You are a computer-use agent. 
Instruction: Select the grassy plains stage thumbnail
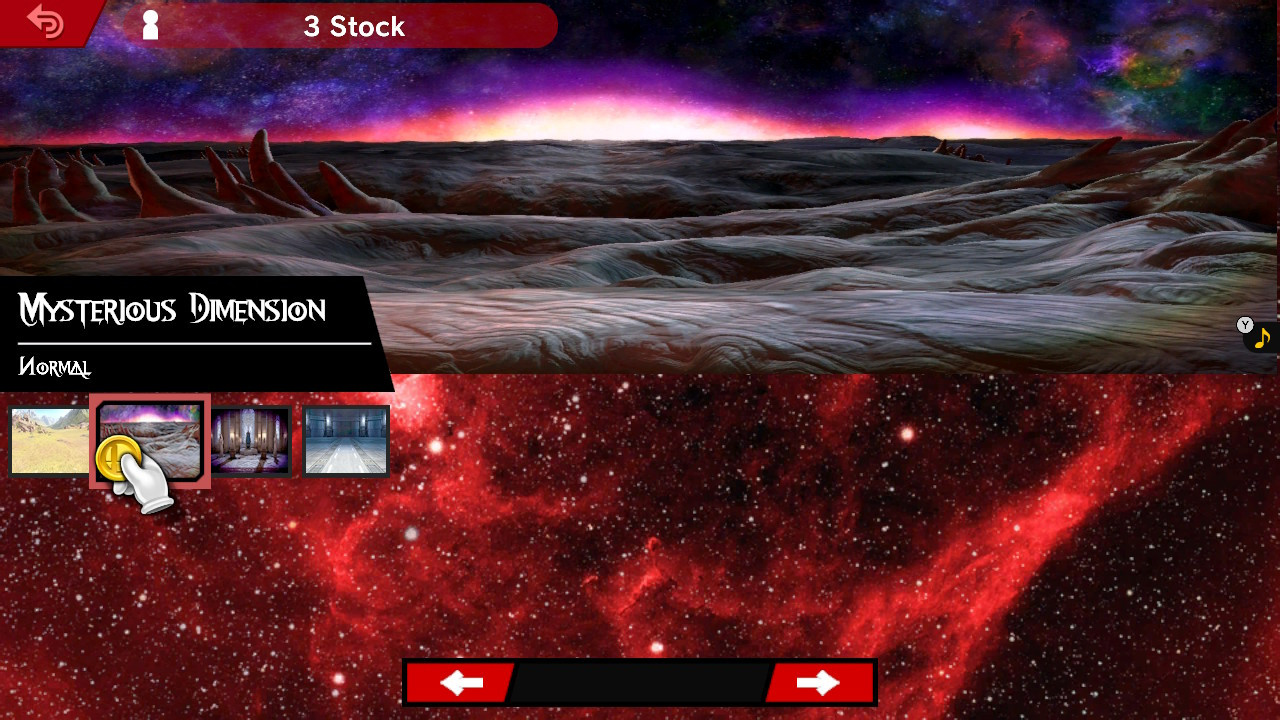pyautogui.click(x=48, y=440)
